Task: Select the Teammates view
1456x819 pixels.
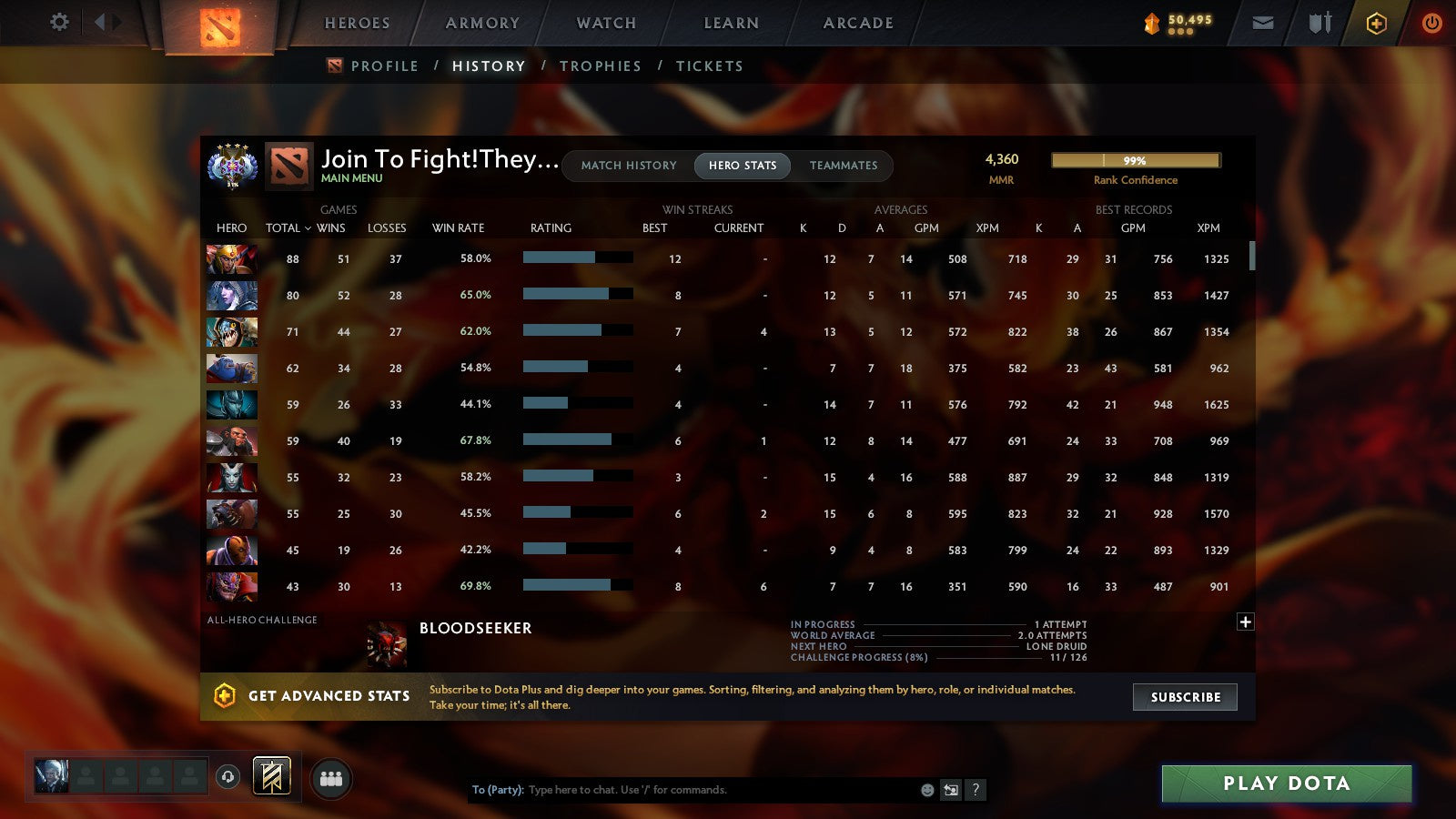Action: [844, 166]
